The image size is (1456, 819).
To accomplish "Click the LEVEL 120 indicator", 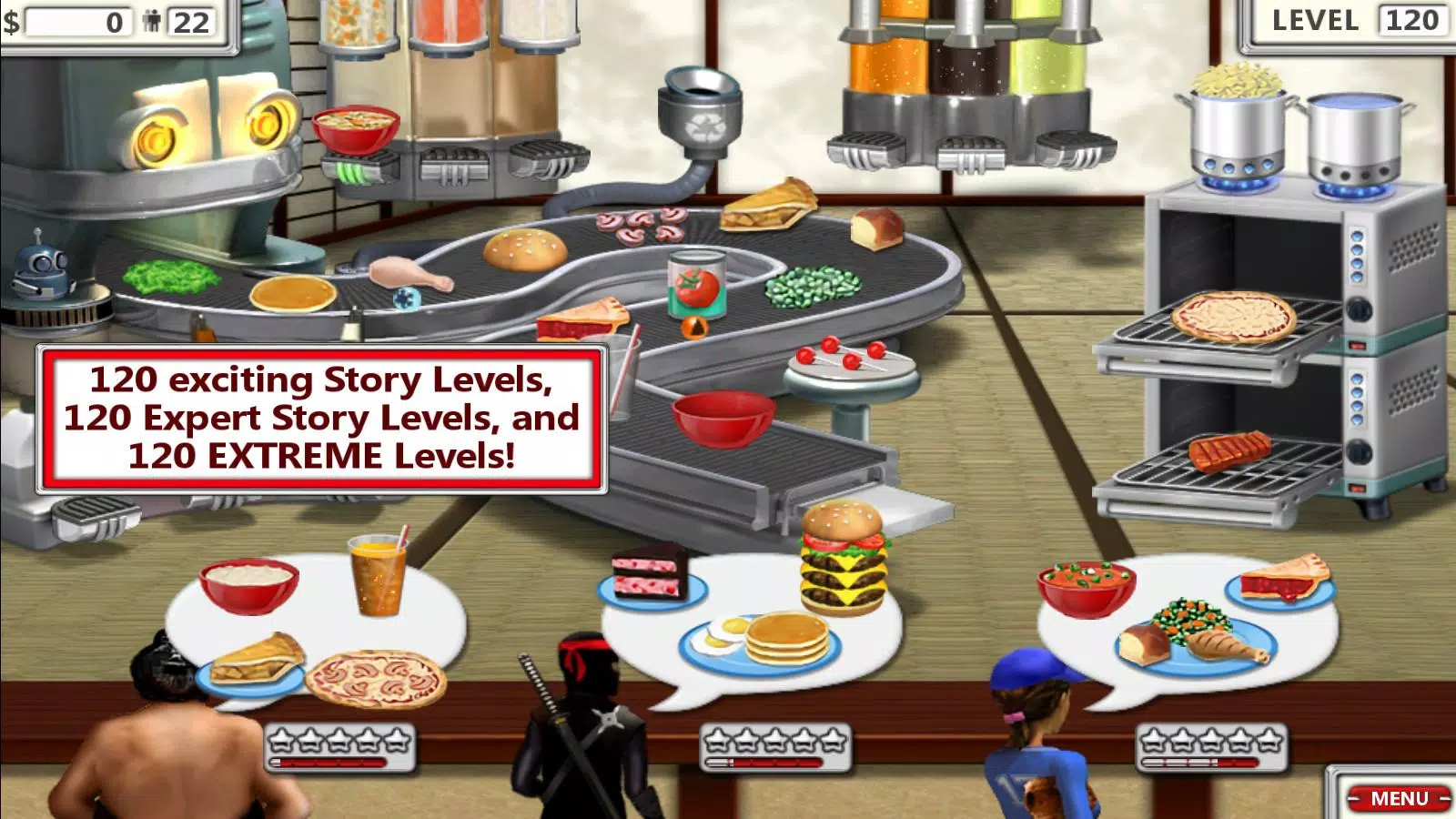I will tap(1356, 21).
